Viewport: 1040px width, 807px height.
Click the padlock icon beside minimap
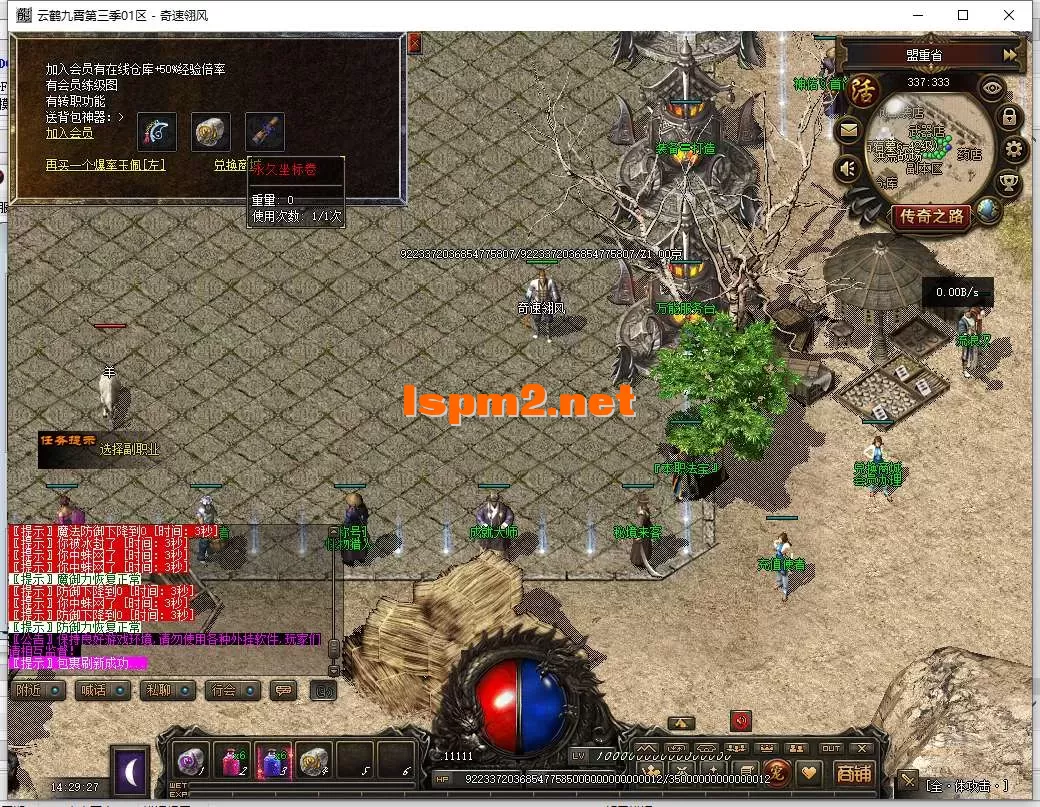coord(1010,117)
